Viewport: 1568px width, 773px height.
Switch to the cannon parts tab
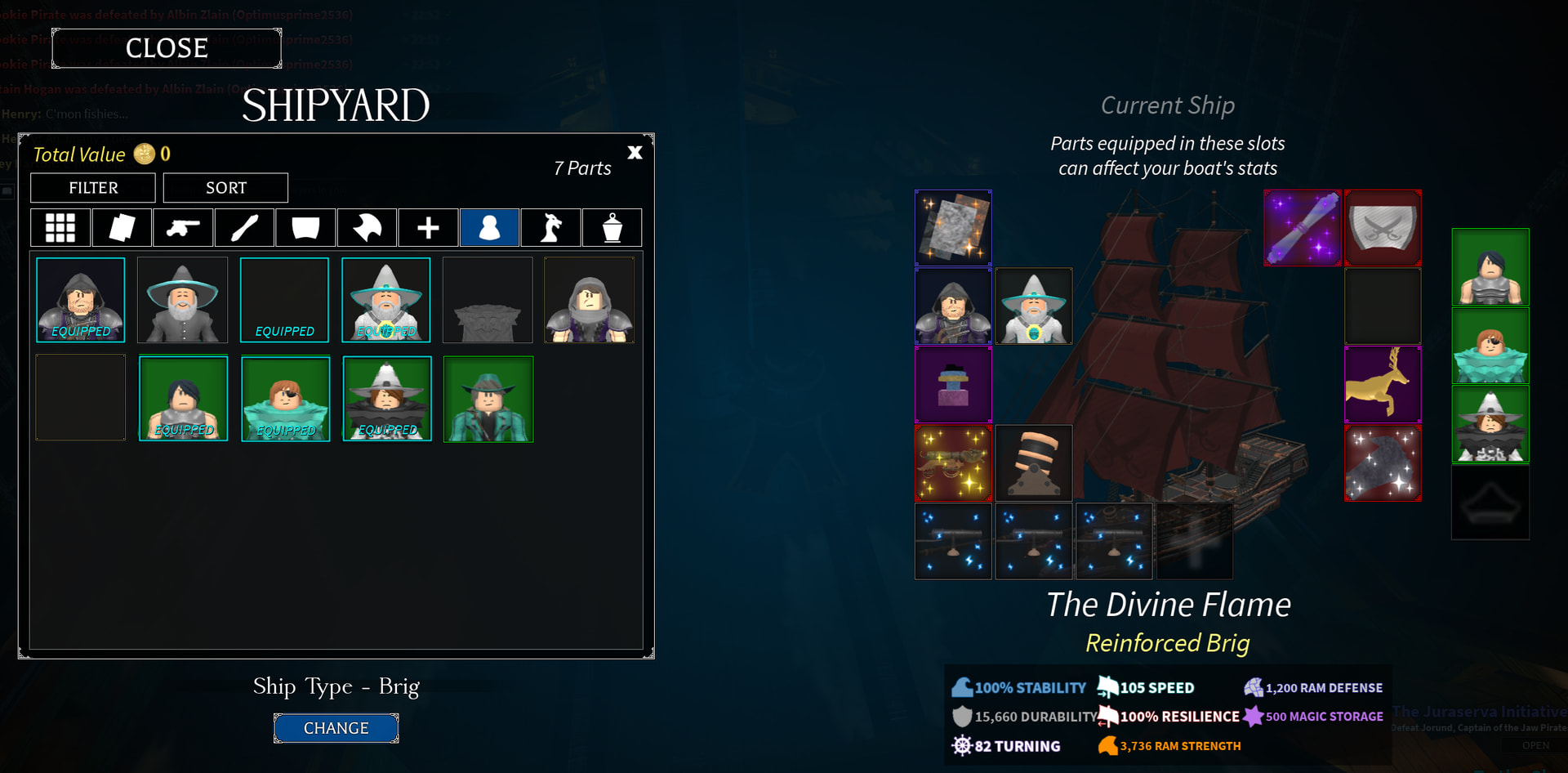(183, 227)
